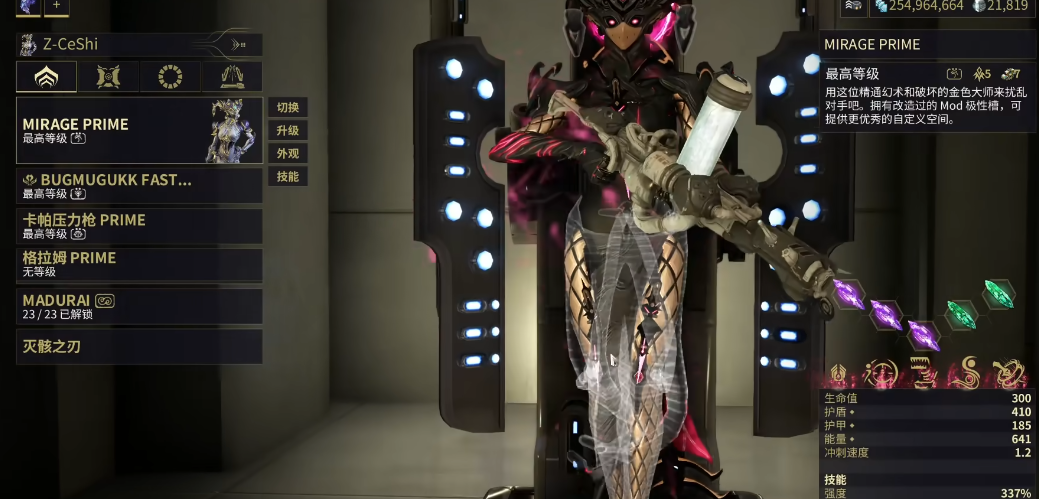Switch to the Warframe emblem tab
Viewport: 1039px width, 499px height.
click(x=46, y=77)
